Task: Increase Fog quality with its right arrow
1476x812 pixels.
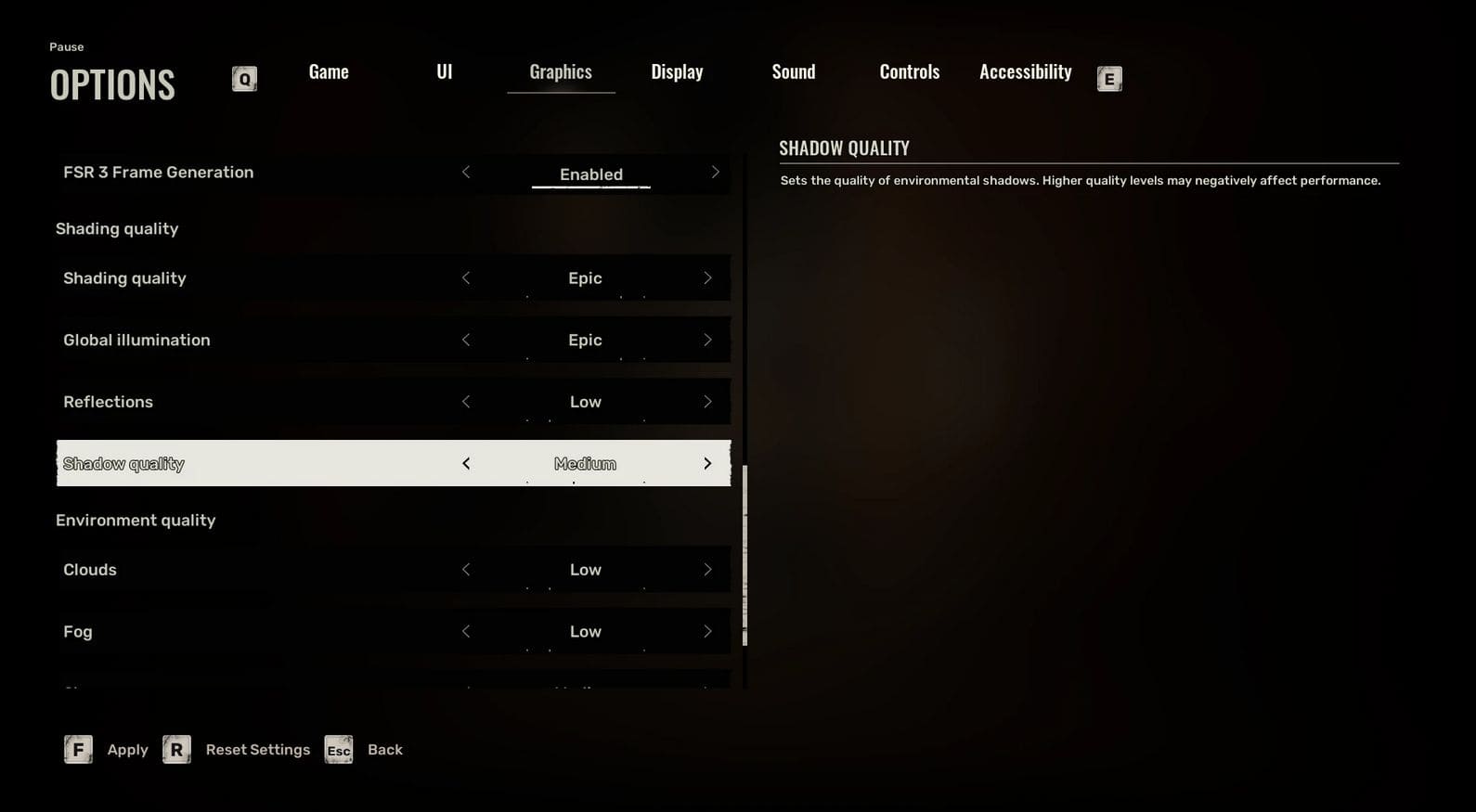Action: [x=707, y=632]
